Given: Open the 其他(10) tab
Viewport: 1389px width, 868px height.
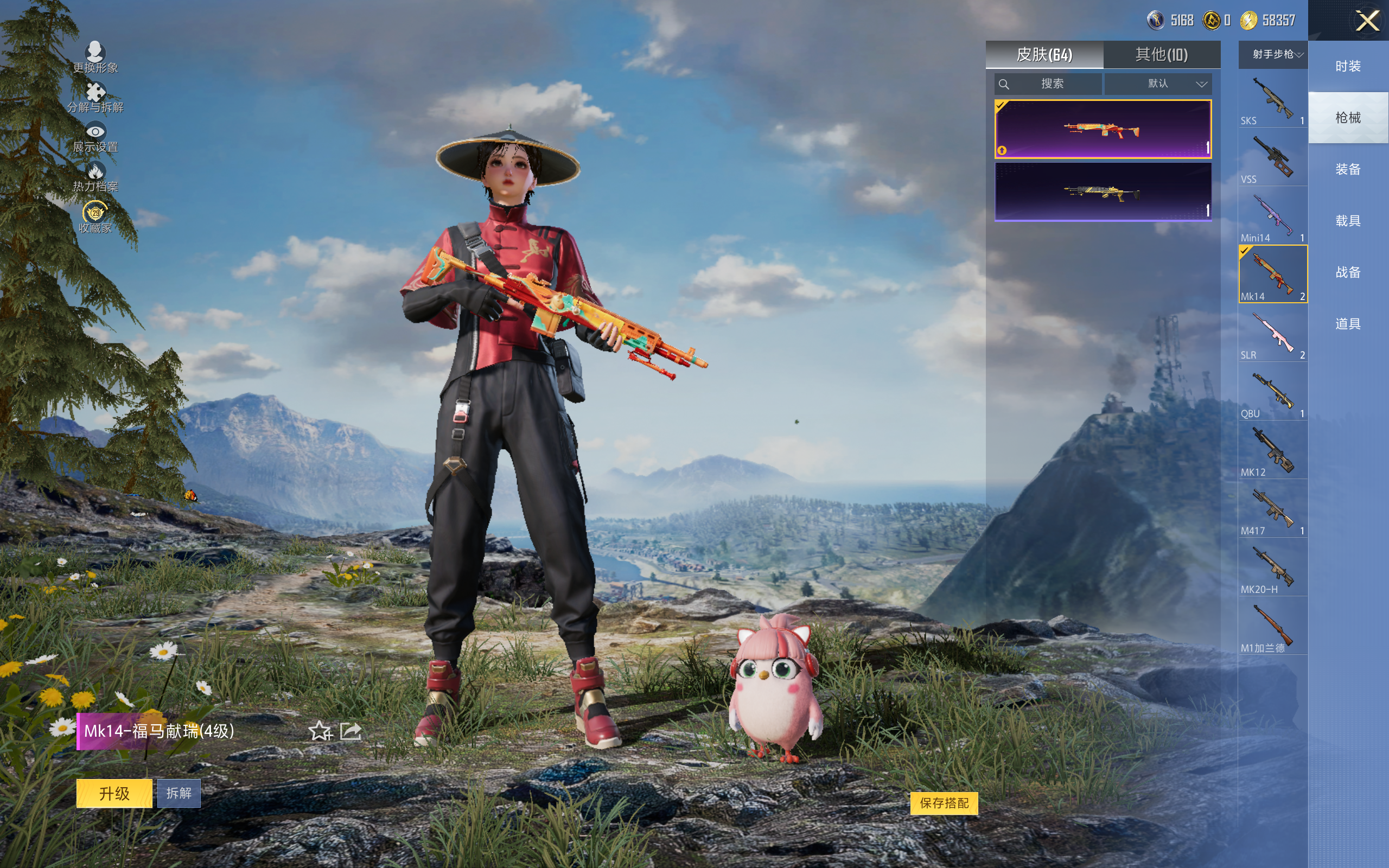Looking at the screenshot, I should [x=1161, y=55].
